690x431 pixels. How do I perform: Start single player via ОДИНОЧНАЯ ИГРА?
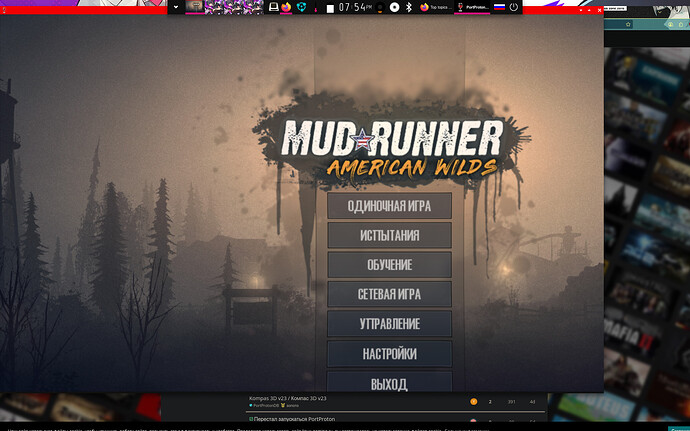click(389, 205)
